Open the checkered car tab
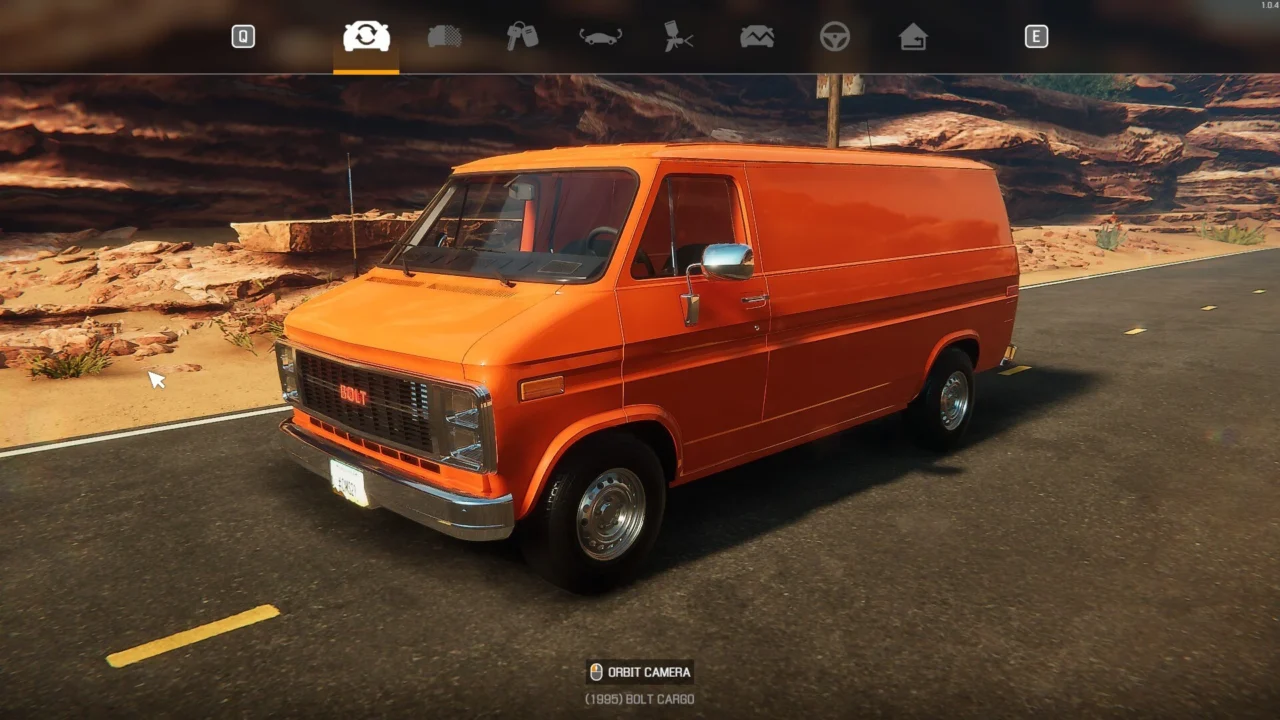The image size is (1280, 720). point(444,37)
